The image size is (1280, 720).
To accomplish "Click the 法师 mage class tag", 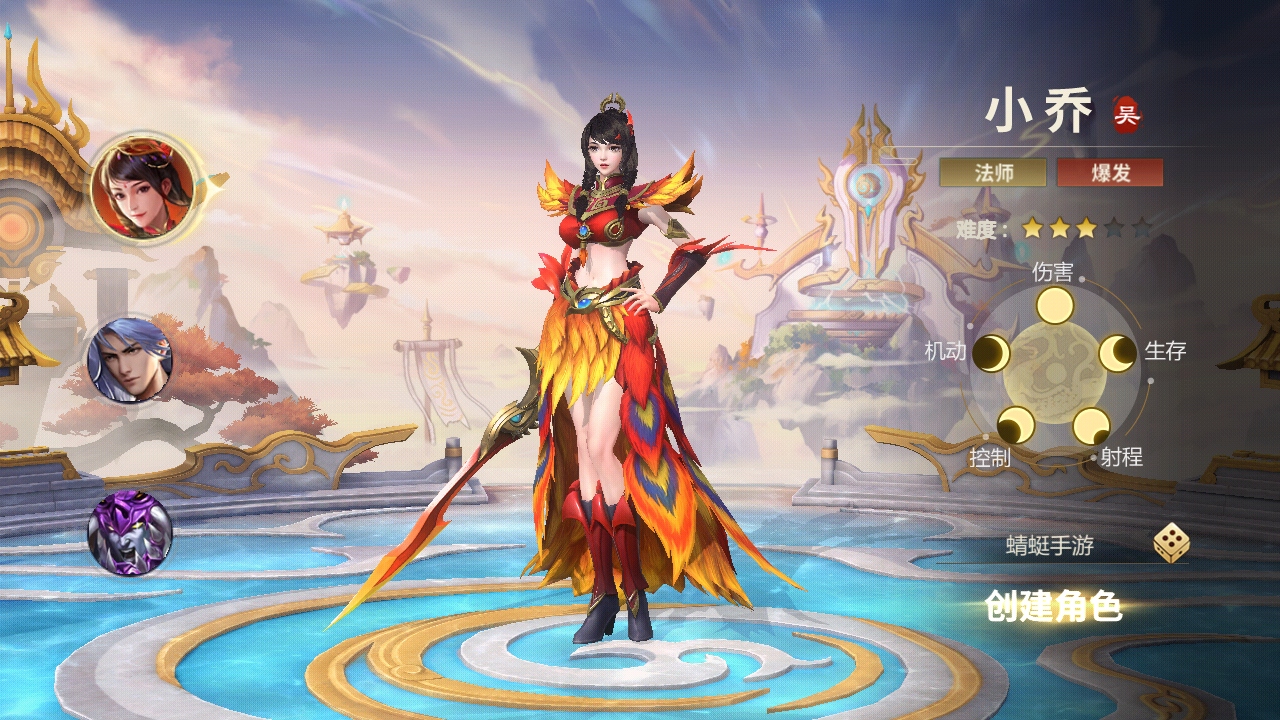I will tap(993, 172).
